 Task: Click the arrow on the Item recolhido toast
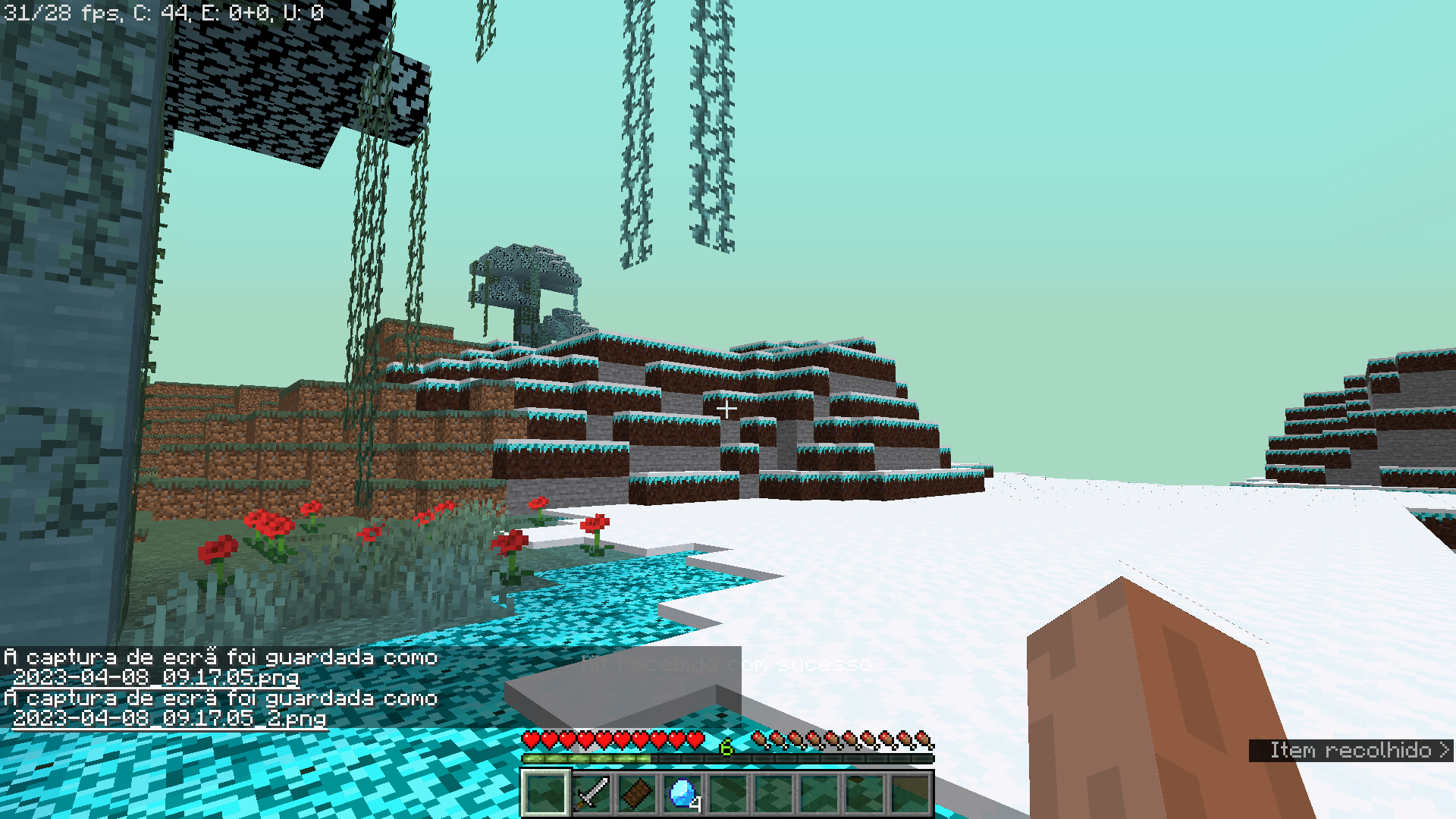tap(1443, 751)
